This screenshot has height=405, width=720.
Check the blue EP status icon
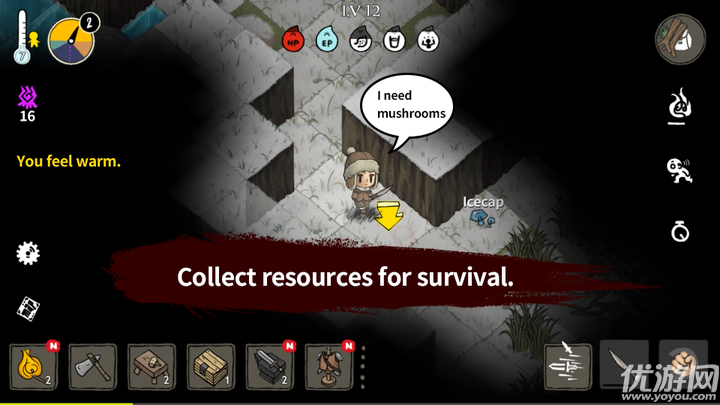click(326, 41)
